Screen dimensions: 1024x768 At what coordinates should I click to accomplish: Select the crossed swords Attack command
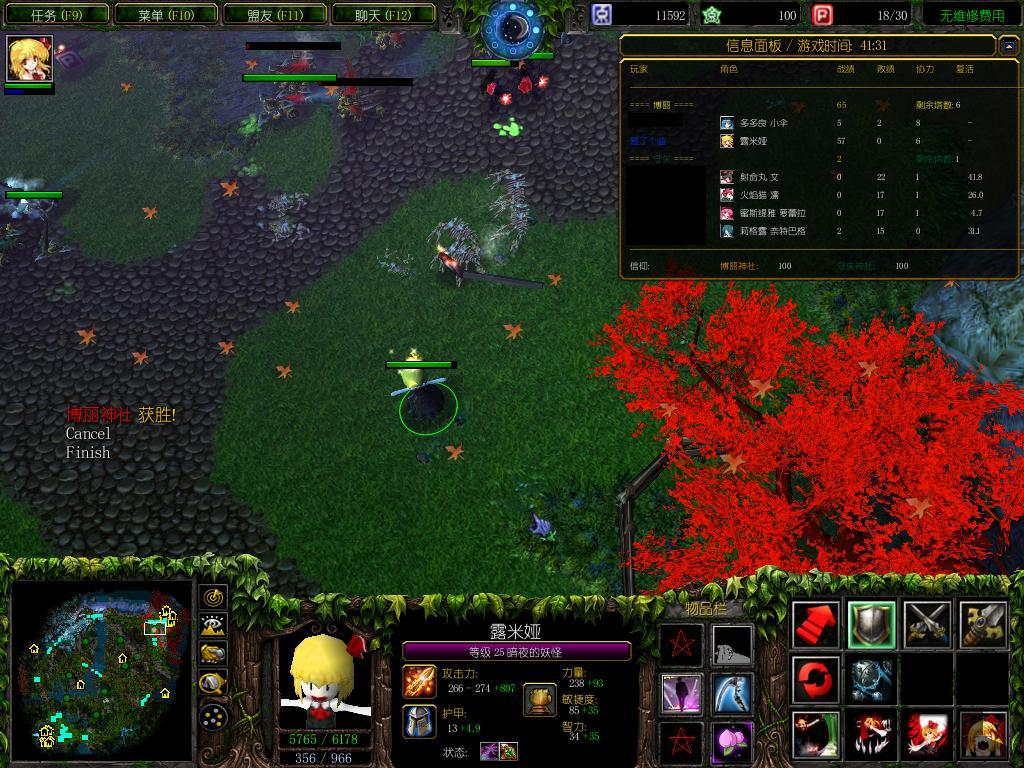coord(927,625)
